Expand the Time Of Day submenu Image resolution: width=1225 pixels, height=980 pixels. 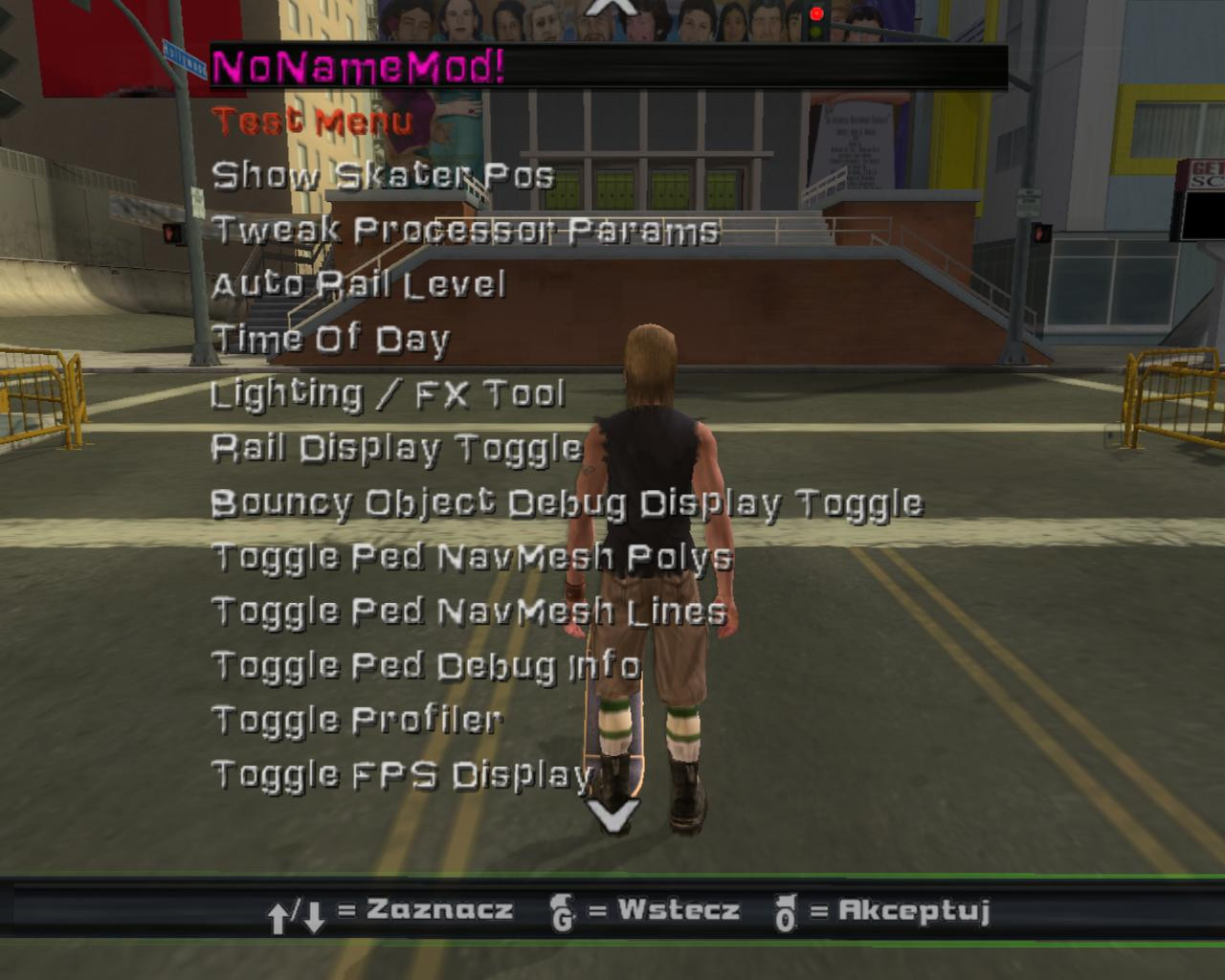click(330, 339)
